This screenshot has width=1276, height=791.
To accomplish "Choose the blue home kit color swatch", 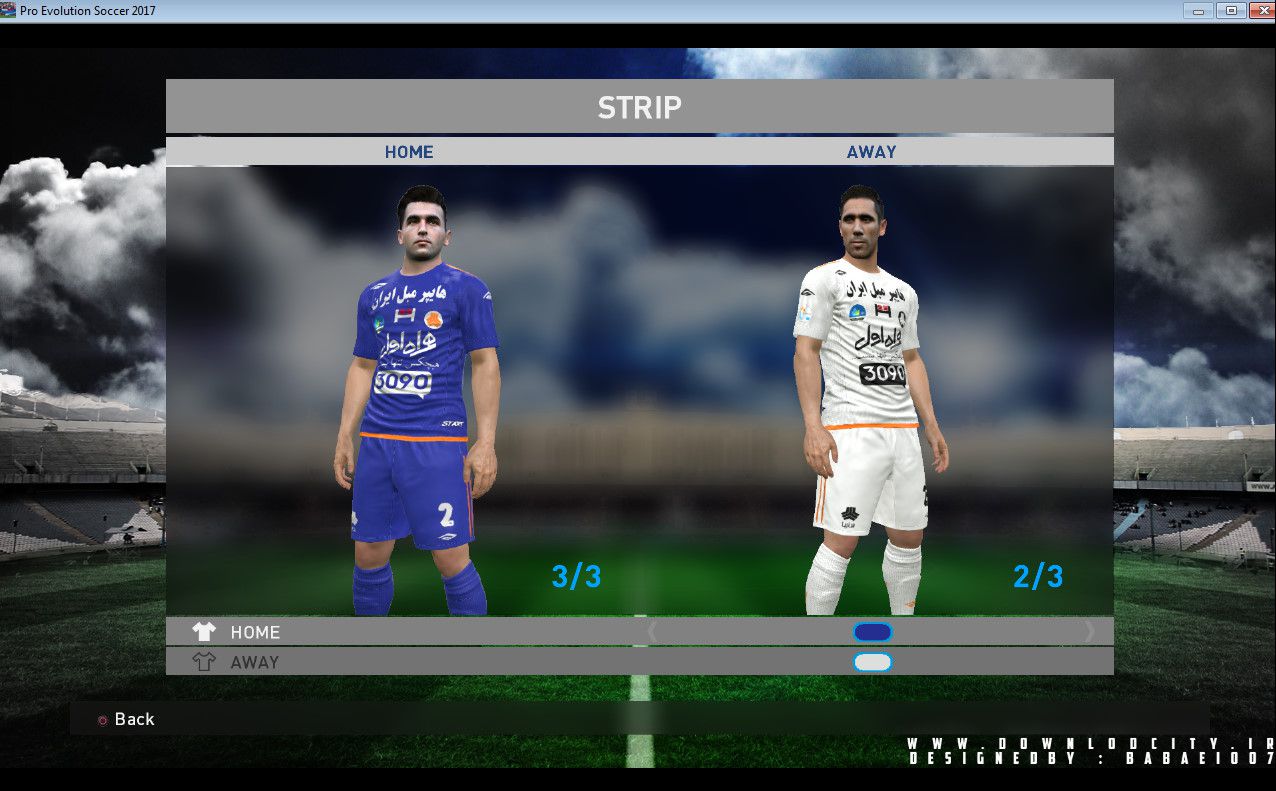I will point(872,632).
